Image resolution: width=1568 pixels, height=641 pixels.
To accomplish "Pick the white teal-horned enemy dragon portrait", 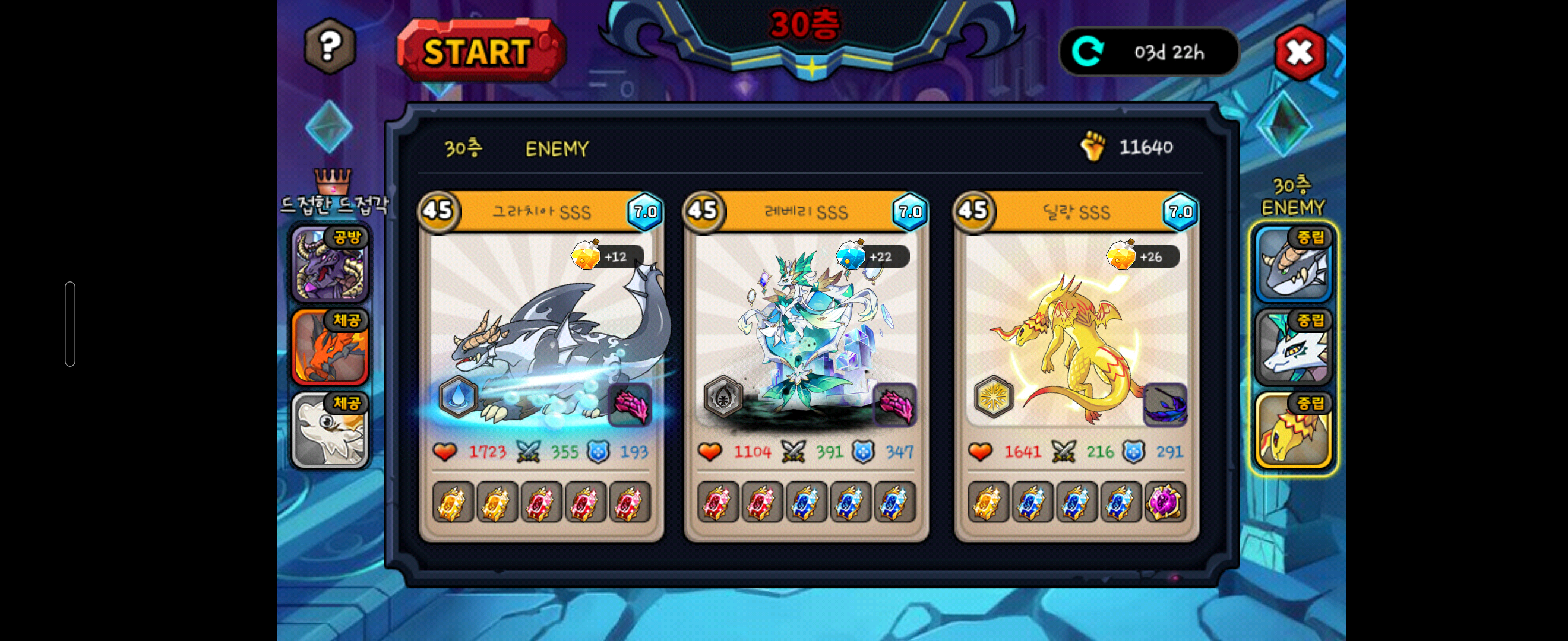I will pos(1292,347).
